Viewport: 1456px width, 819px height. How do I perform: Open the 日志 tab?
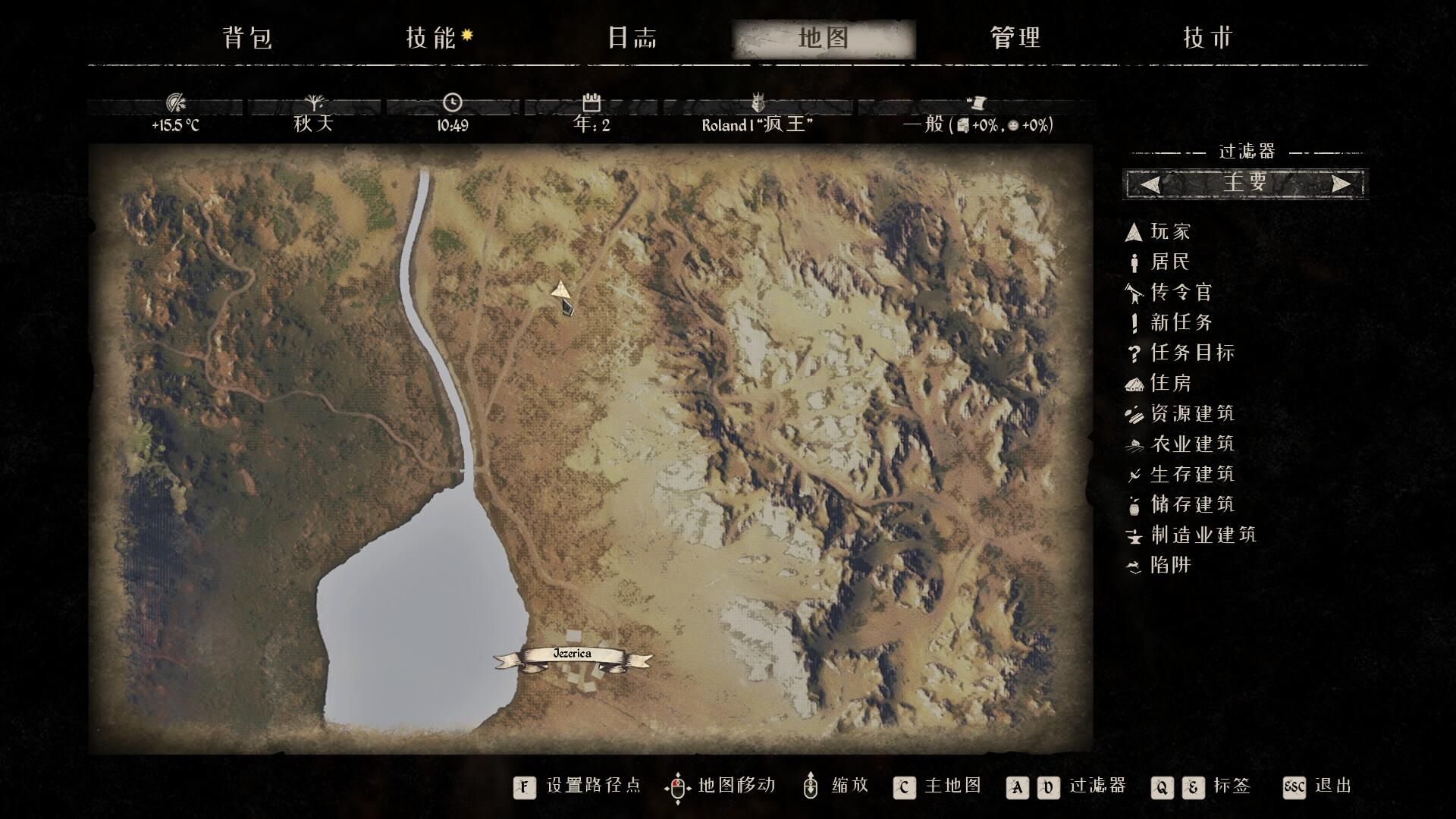tap(632, 38)
